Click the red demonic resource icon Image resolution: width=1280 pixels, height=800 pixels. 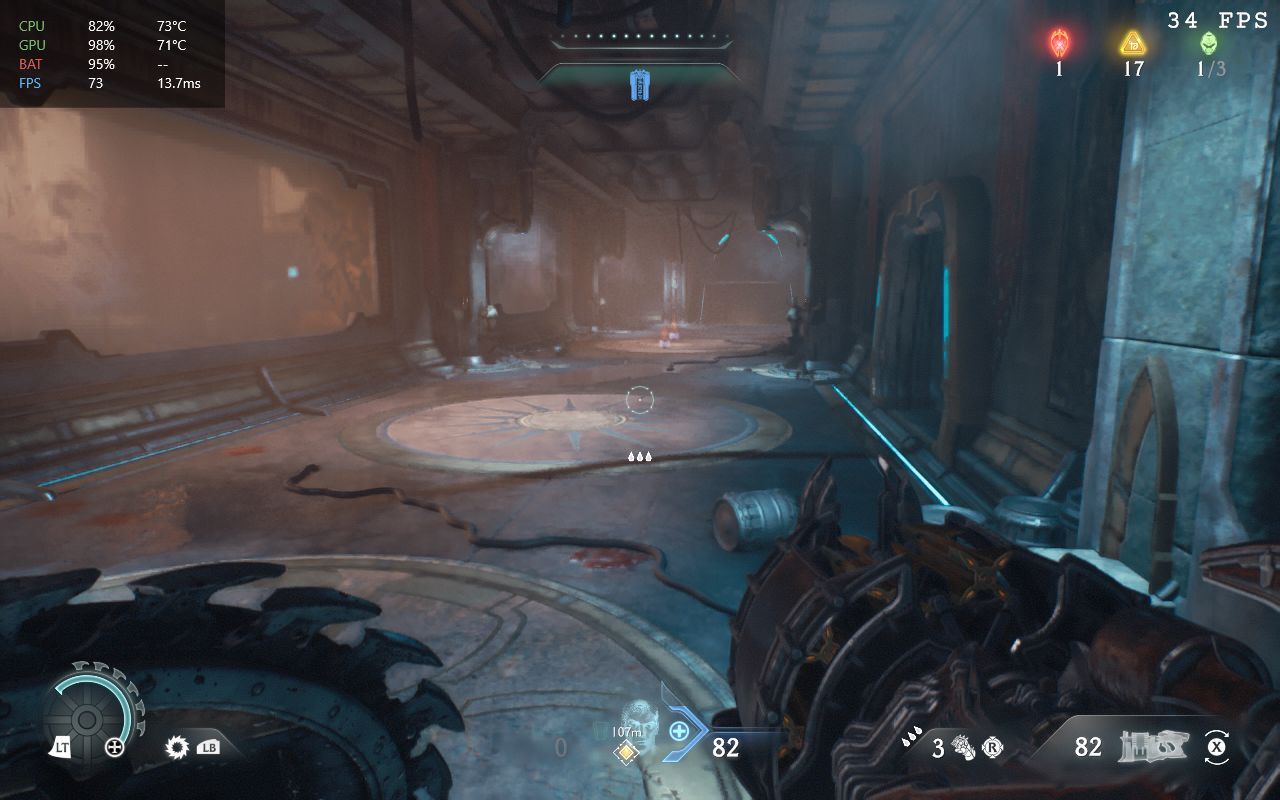click(x=1059, y=43)
